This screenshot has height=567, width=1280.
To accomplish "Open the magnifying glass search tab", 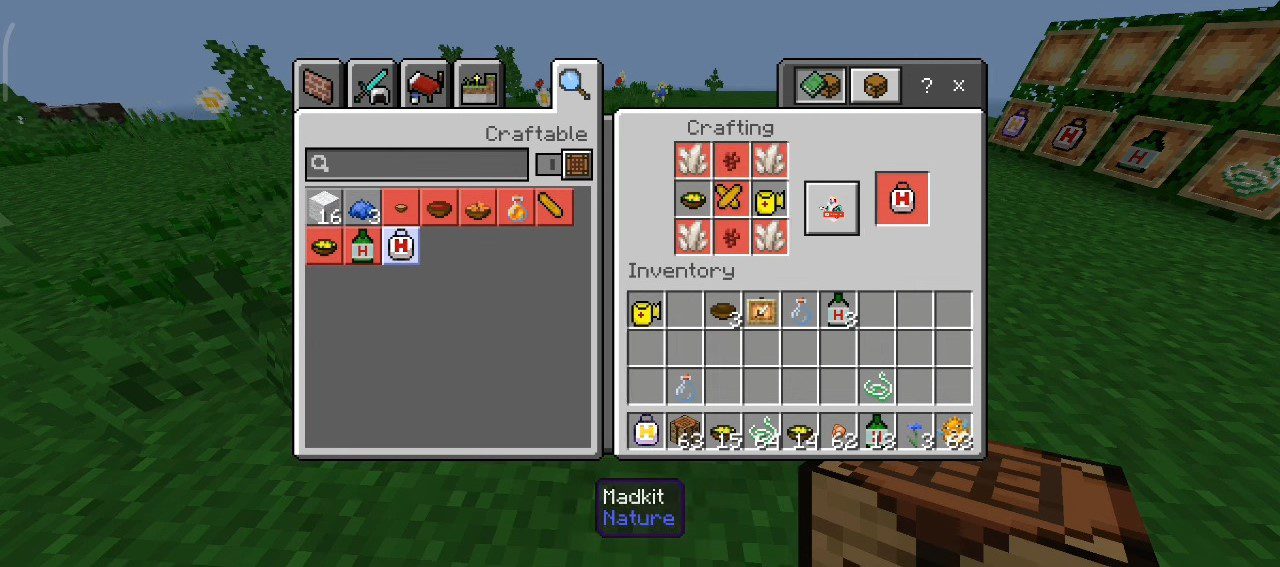I will click(574, 84).
